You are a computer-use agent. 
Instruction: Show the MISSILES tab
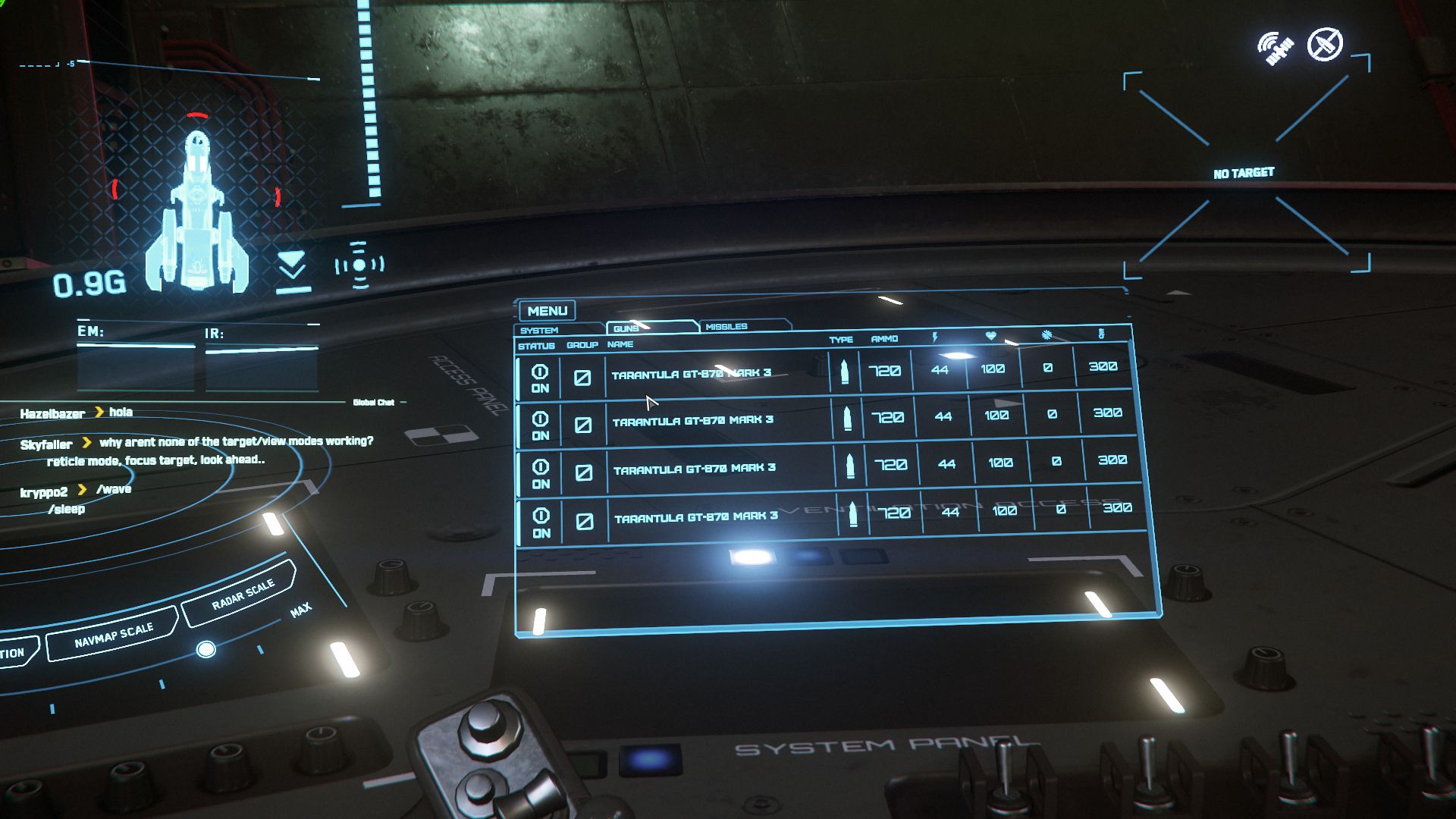point(726,327)
